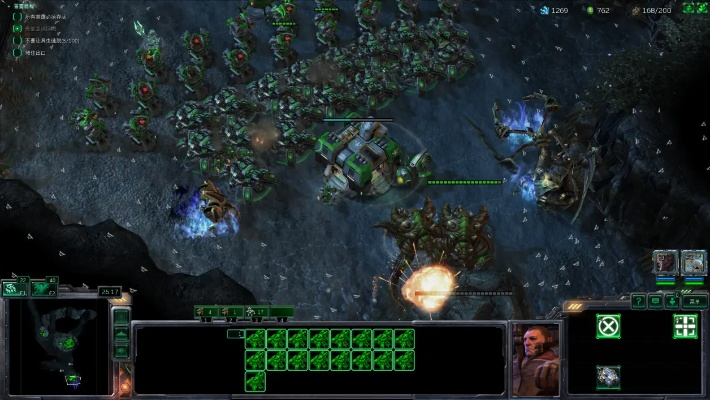Viewport: 710px width, 400px height.
Task: Open the green down-arrow menu button
Action: [673, 300]
